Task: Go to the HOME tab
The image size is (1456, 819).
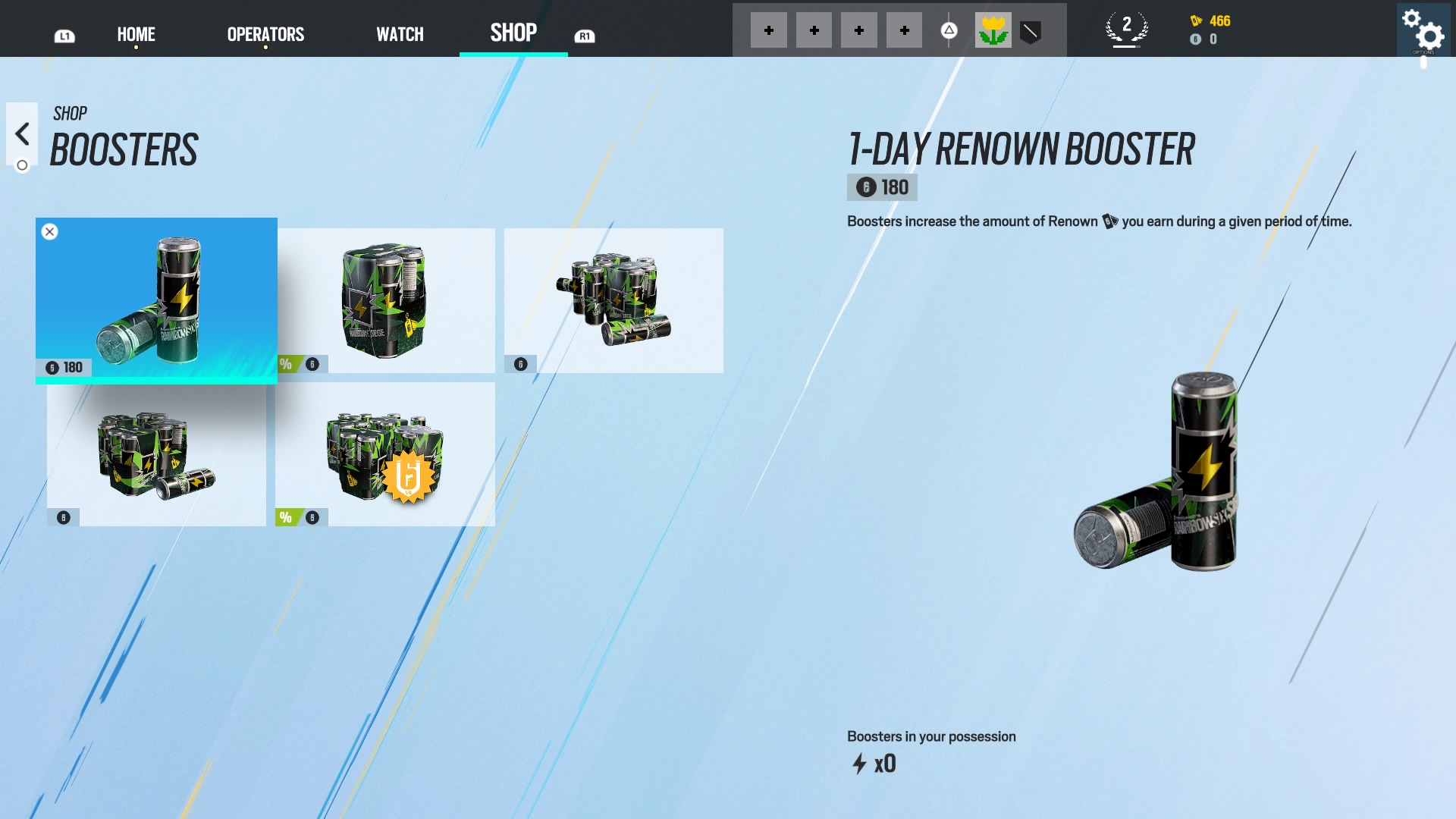Action: (136, 34)
